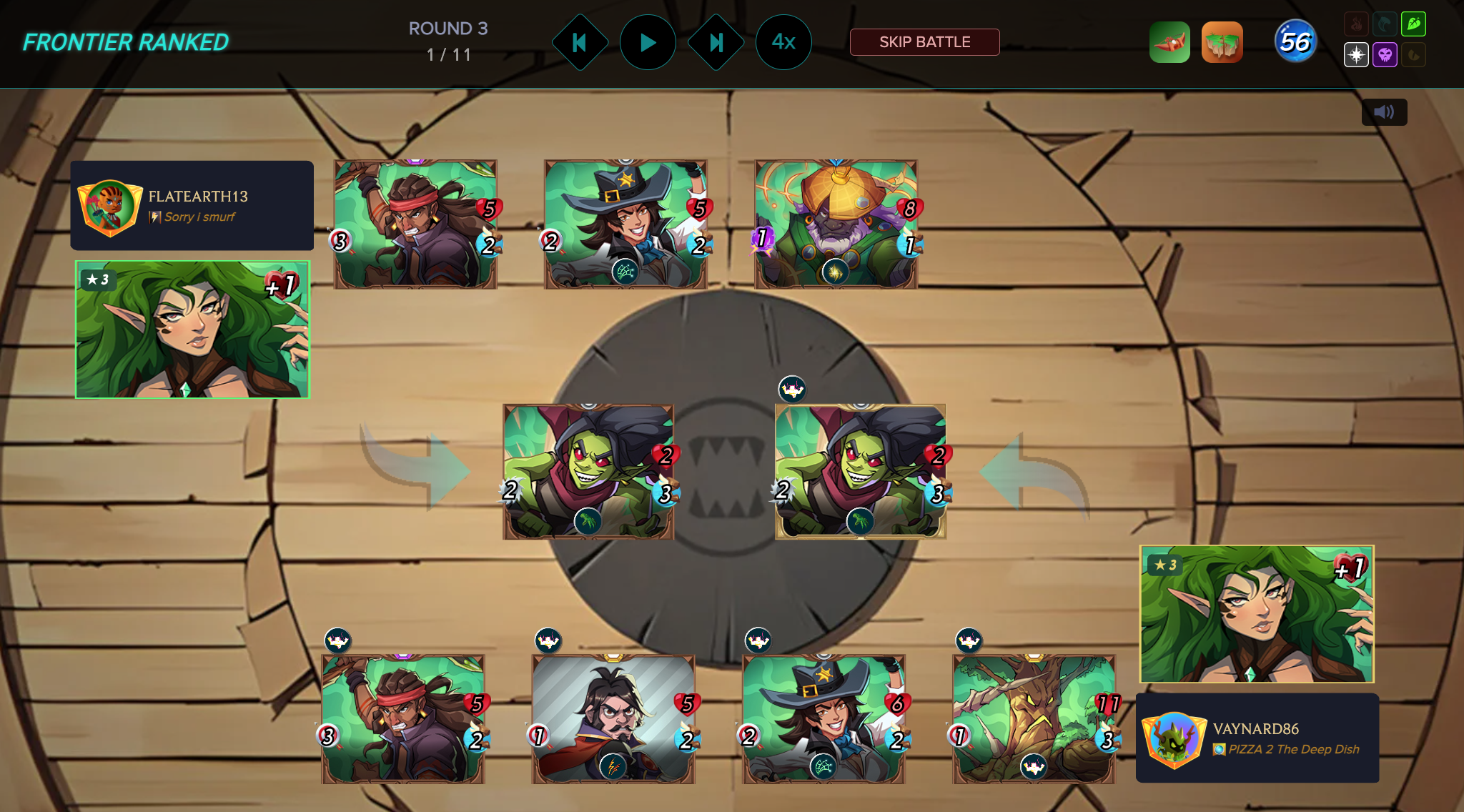1464x812 pixels.
Task: Select the caped swordsman card on grey background
Action: 613,719
